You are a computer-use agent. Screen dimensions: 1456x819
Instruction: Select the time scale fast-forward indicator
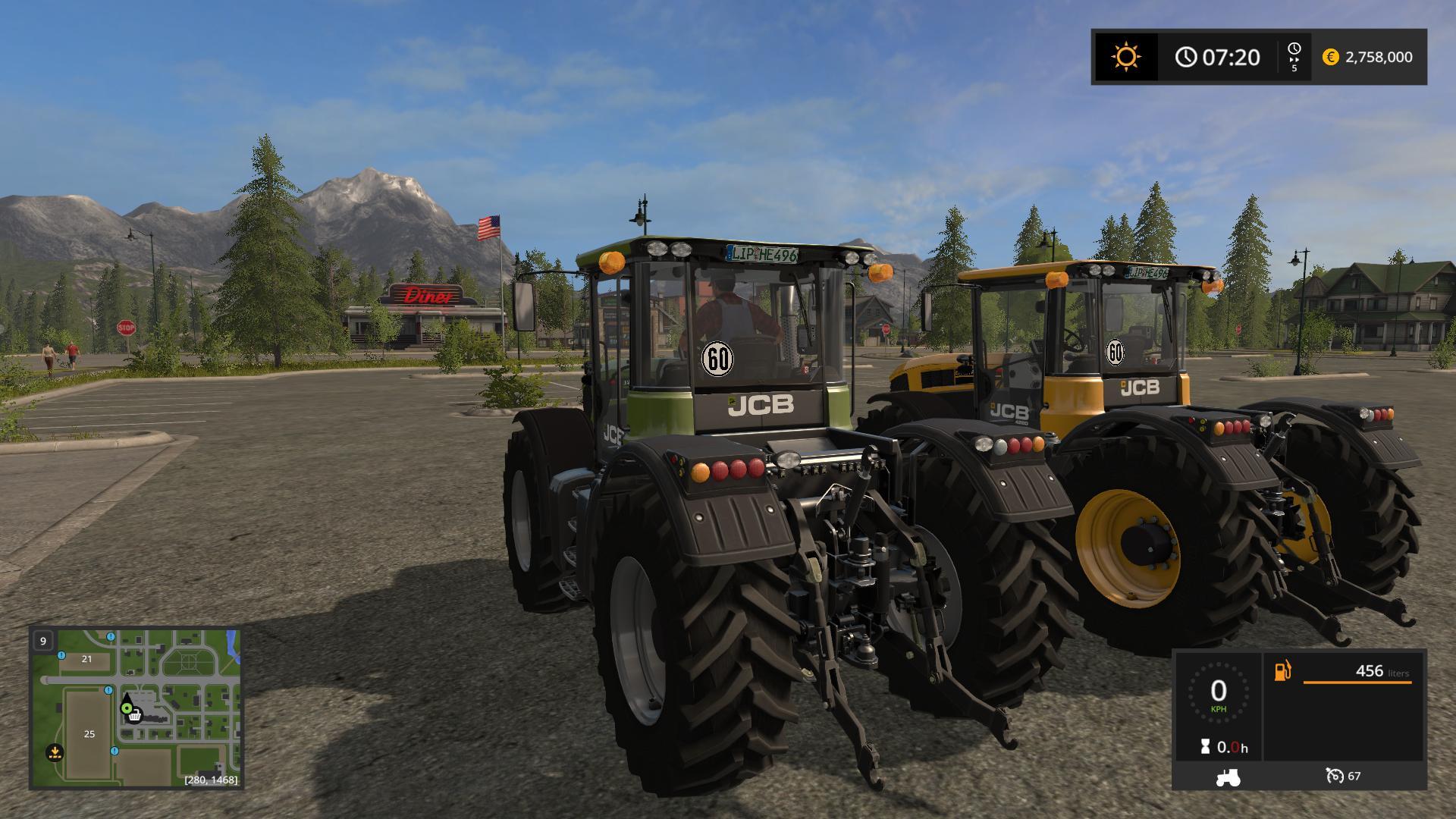tap(1294, 57)
